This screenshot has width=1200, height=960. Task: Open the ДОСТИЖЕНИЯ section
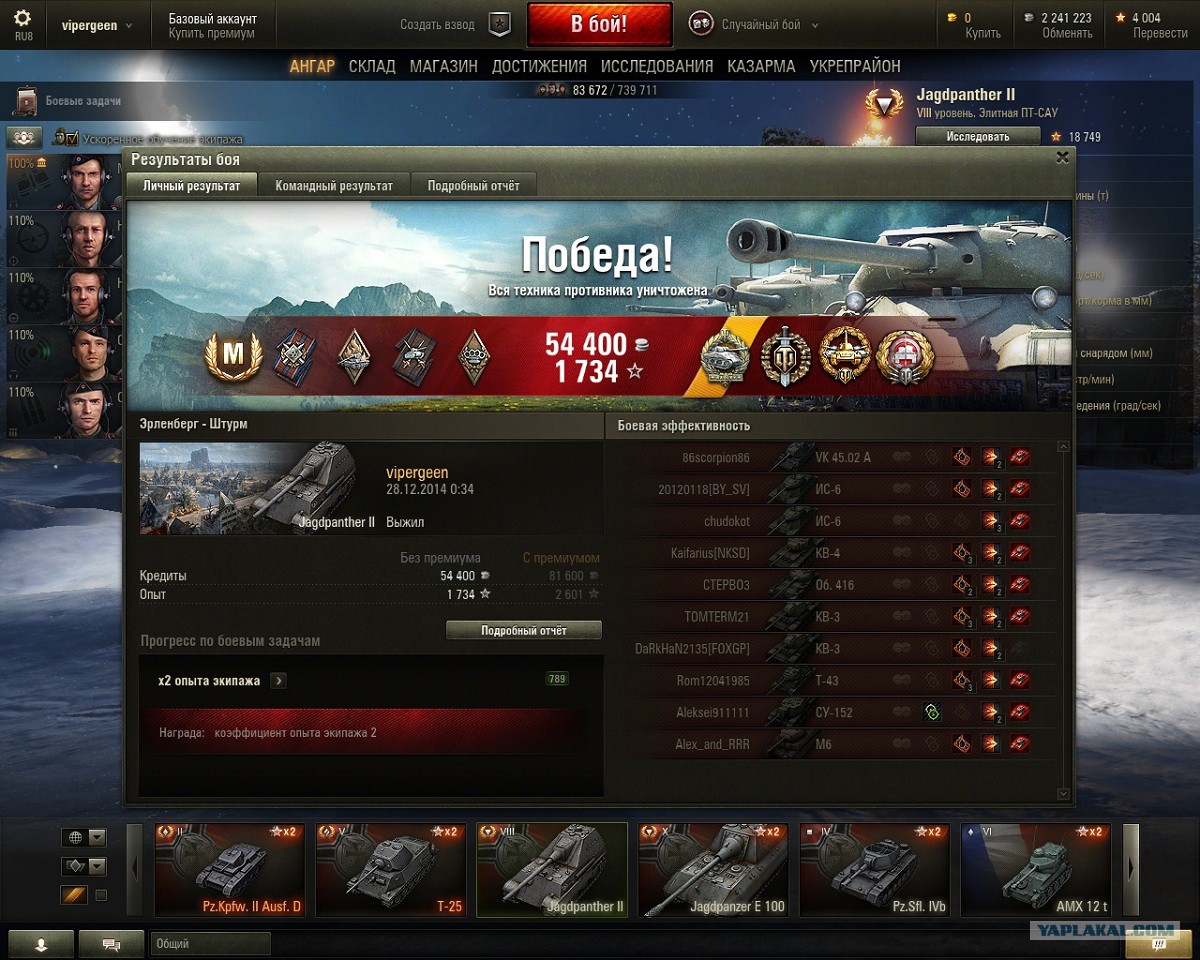tap(539, 66)
